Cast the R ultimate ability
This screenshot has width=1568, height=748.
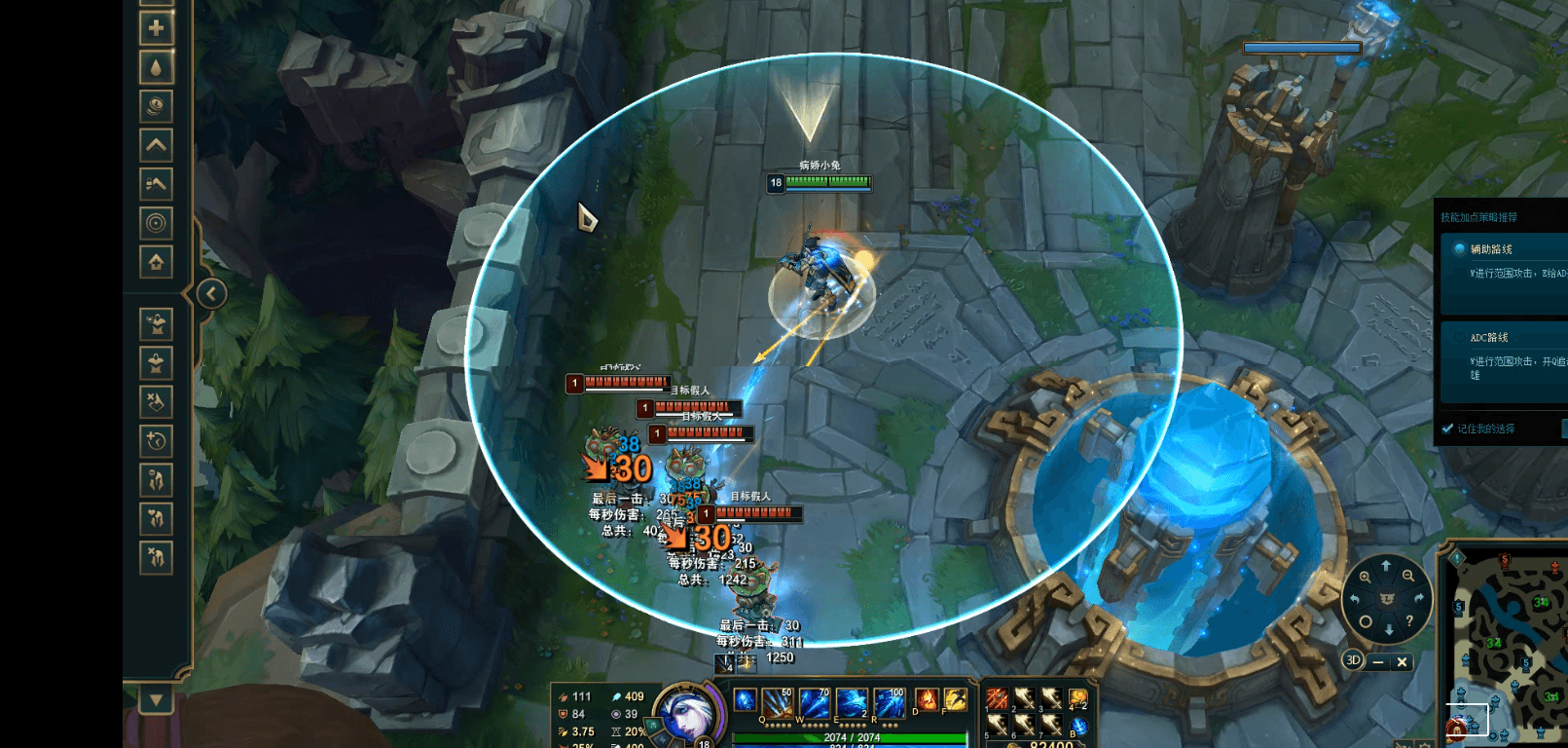coord(889,702)
